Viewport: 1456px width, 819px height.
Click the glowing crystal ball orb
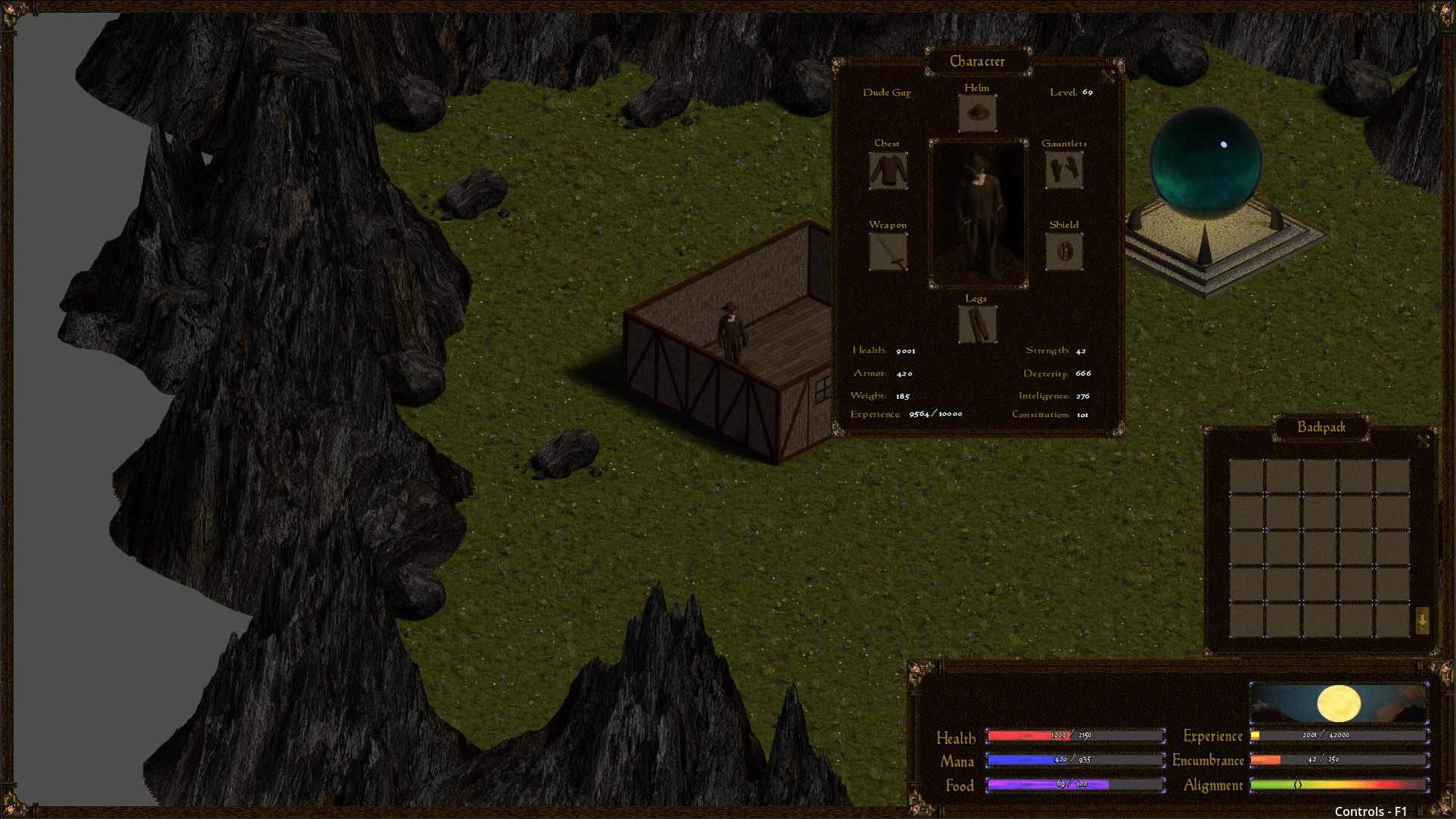[x=1206, y=160]
